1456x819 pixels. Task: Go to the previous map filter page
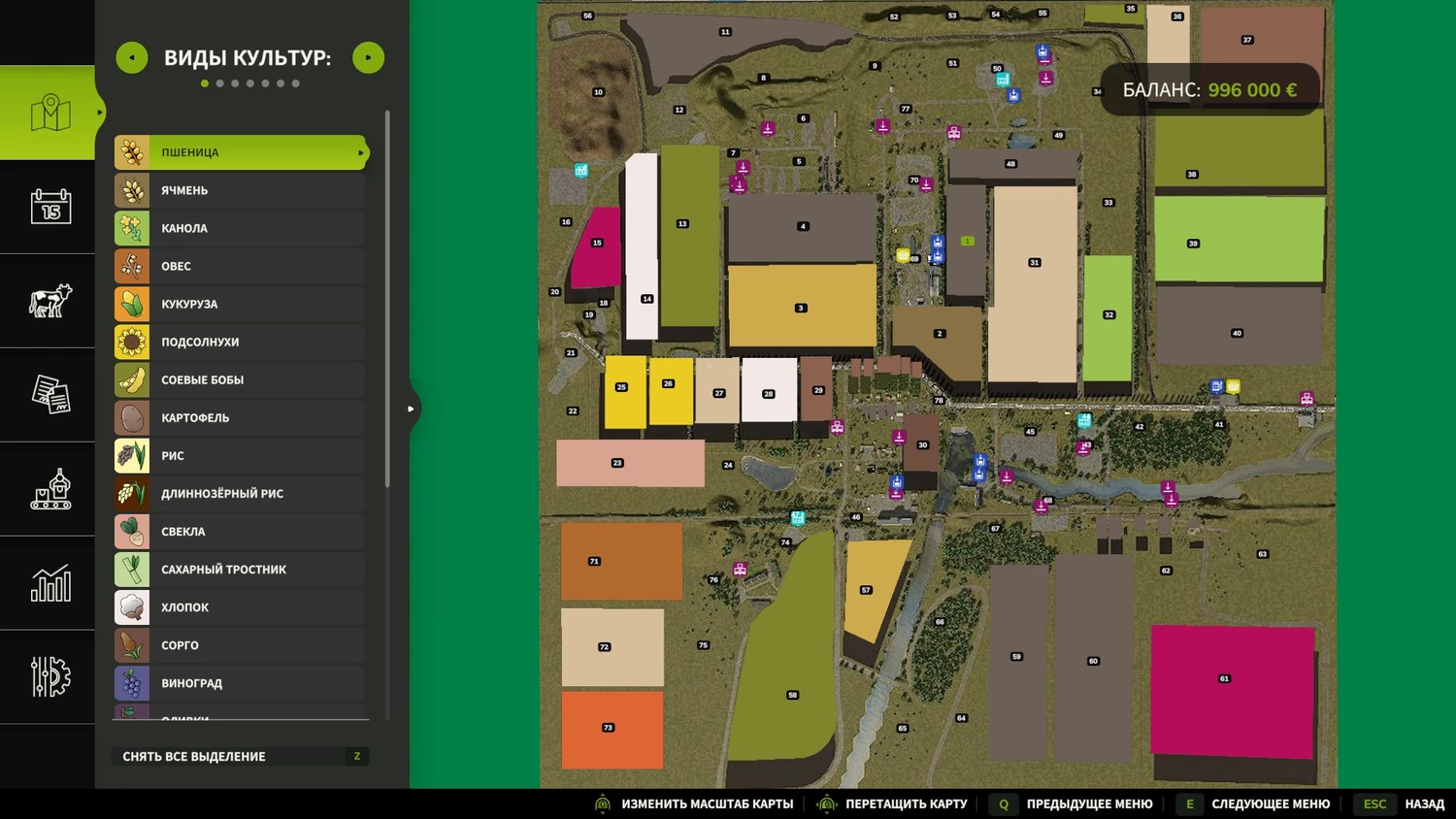pyautogui.click(x=132, y=58)
